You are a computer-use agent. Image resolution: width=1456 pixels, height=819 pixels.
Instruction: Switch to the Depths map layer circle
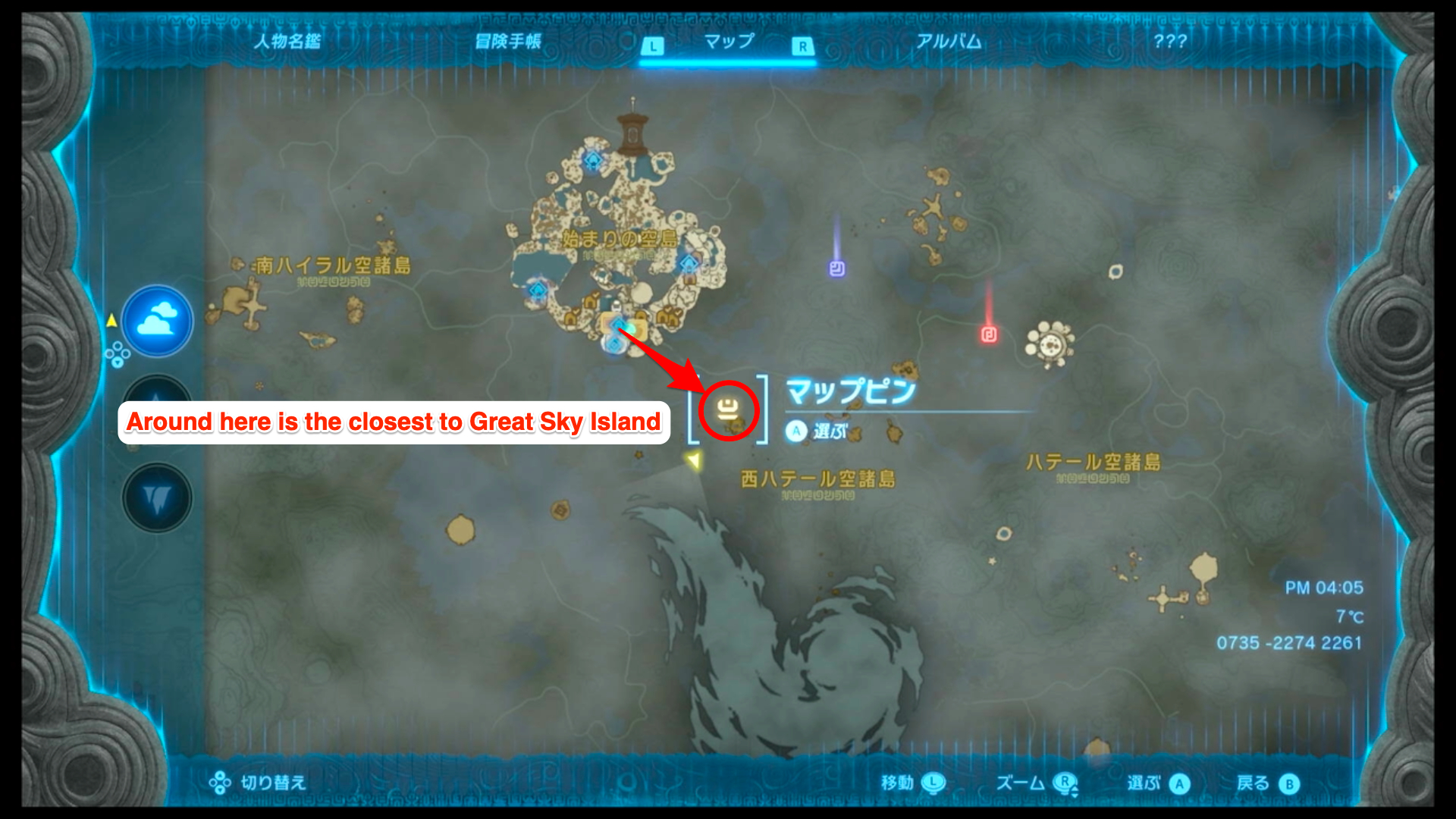click(x=157, y=497)
